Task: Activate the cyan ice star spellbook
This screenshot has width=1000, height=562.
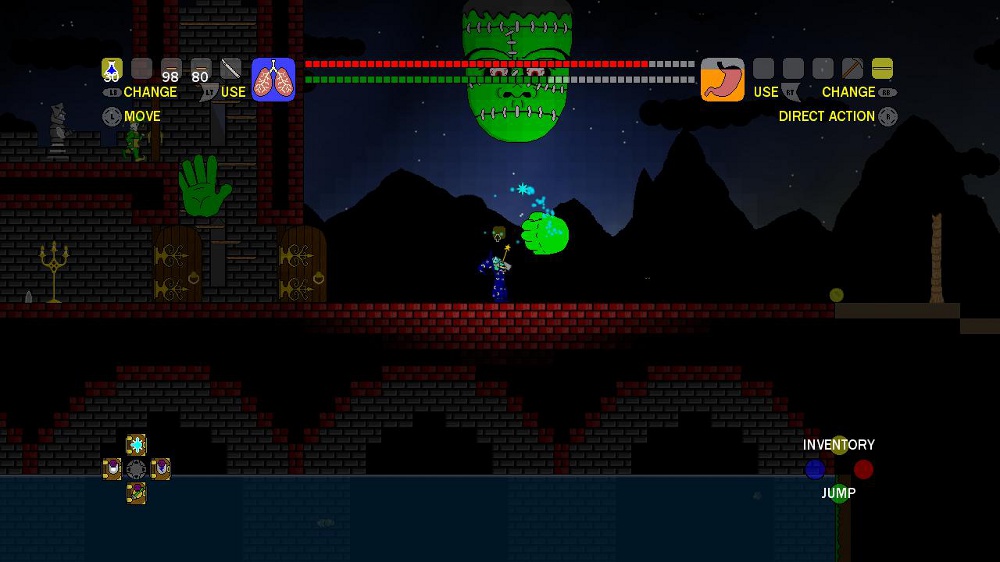Action: point(136,445)
